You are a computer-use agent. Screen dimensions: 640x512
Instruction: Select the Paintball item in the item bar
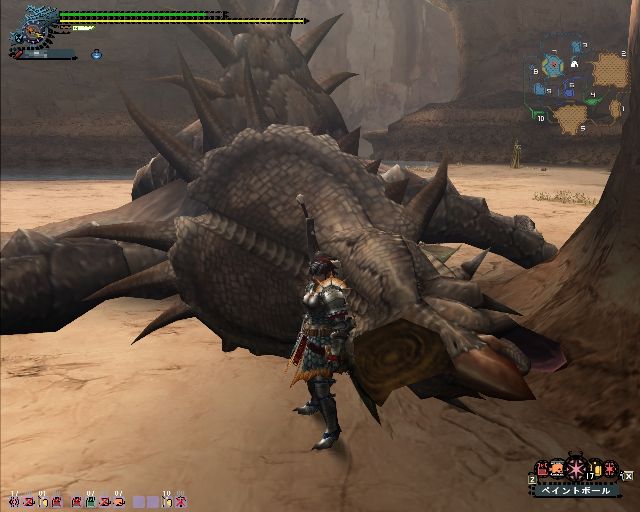[x=577, y=470]
